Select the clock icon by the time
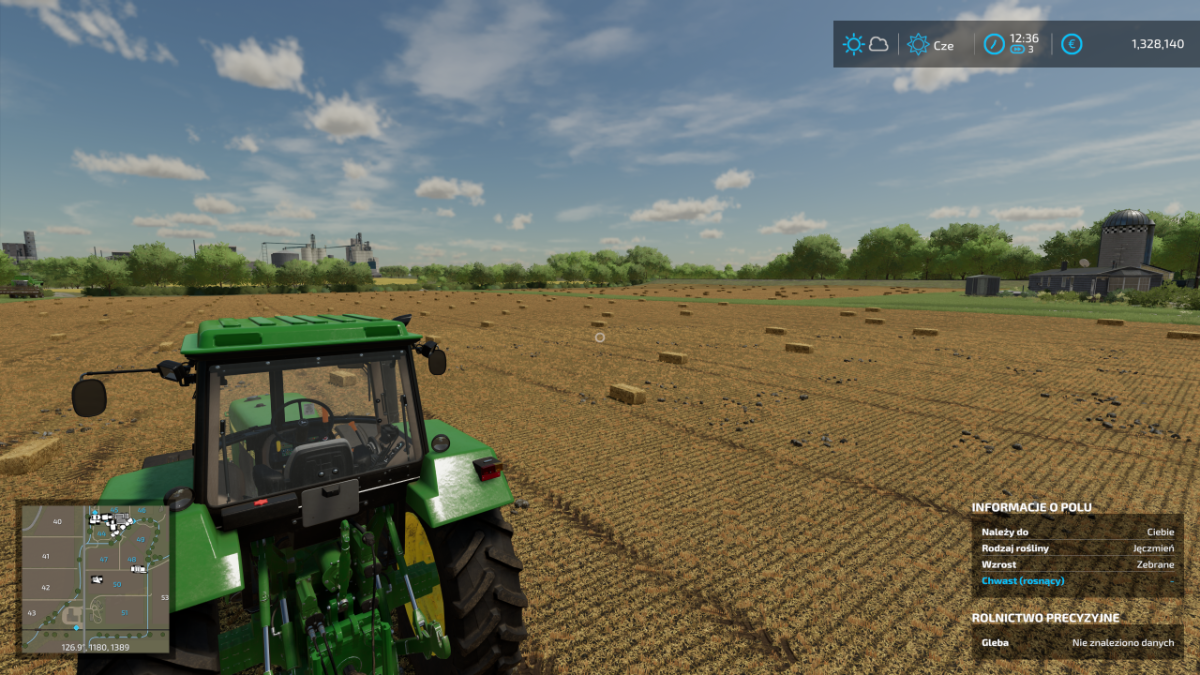Screen dimensions: 1200x675 tap(994, 44)
